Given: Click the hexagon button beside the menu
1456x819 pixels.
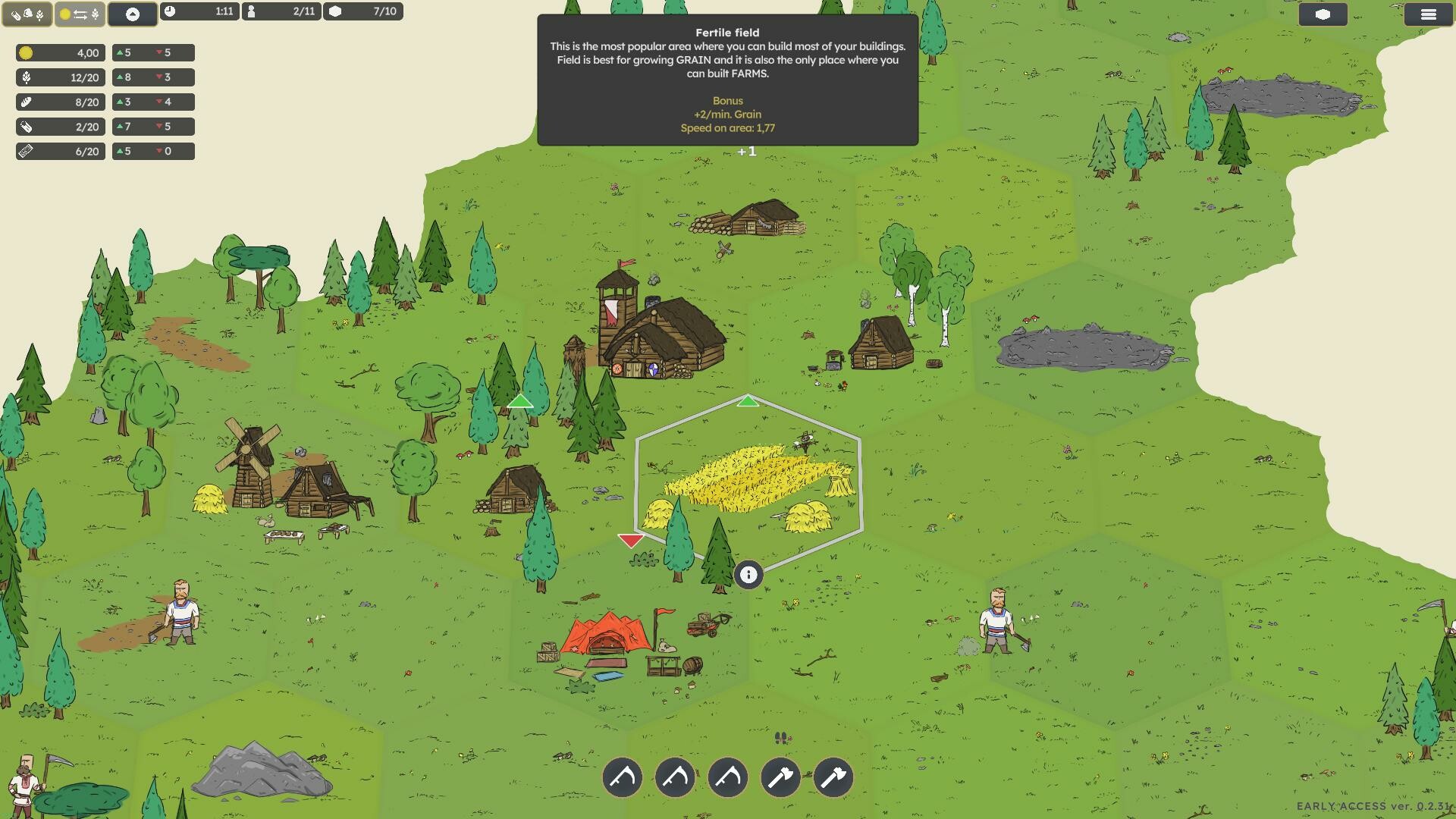Looking at the screenshot, I should click(x=1323, y=14).
